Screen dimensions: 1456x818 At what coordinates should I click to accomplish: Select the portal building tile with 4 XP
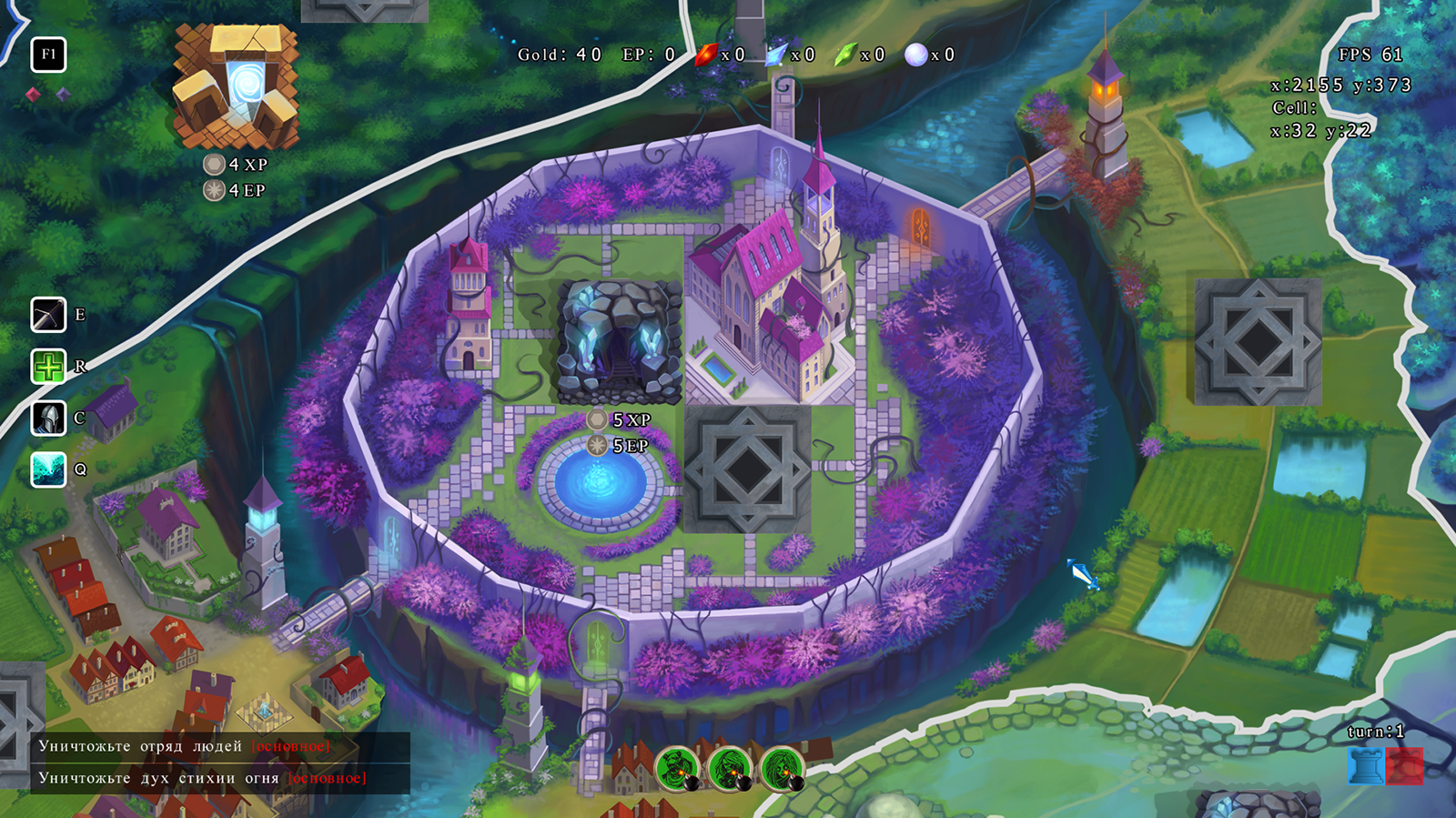[237, 87]
